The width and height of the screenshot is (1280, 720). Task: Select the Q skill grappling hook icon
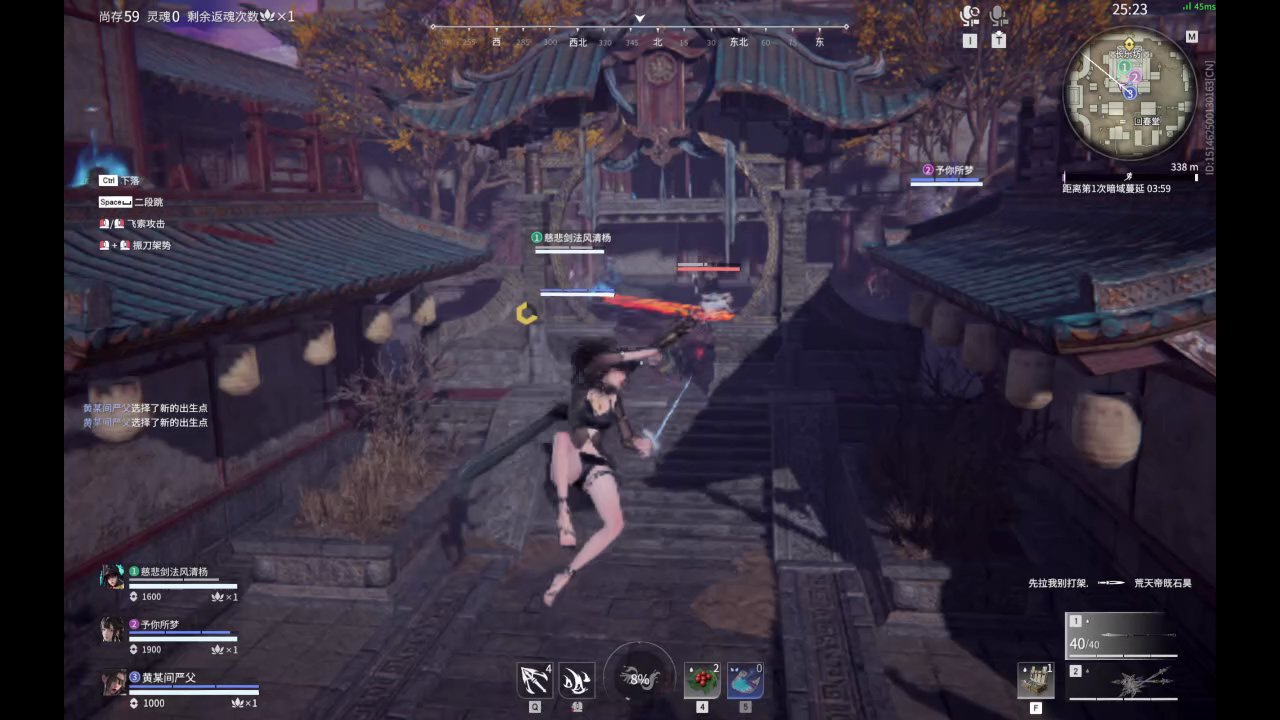pyautogui.click(x=534, y=679)
